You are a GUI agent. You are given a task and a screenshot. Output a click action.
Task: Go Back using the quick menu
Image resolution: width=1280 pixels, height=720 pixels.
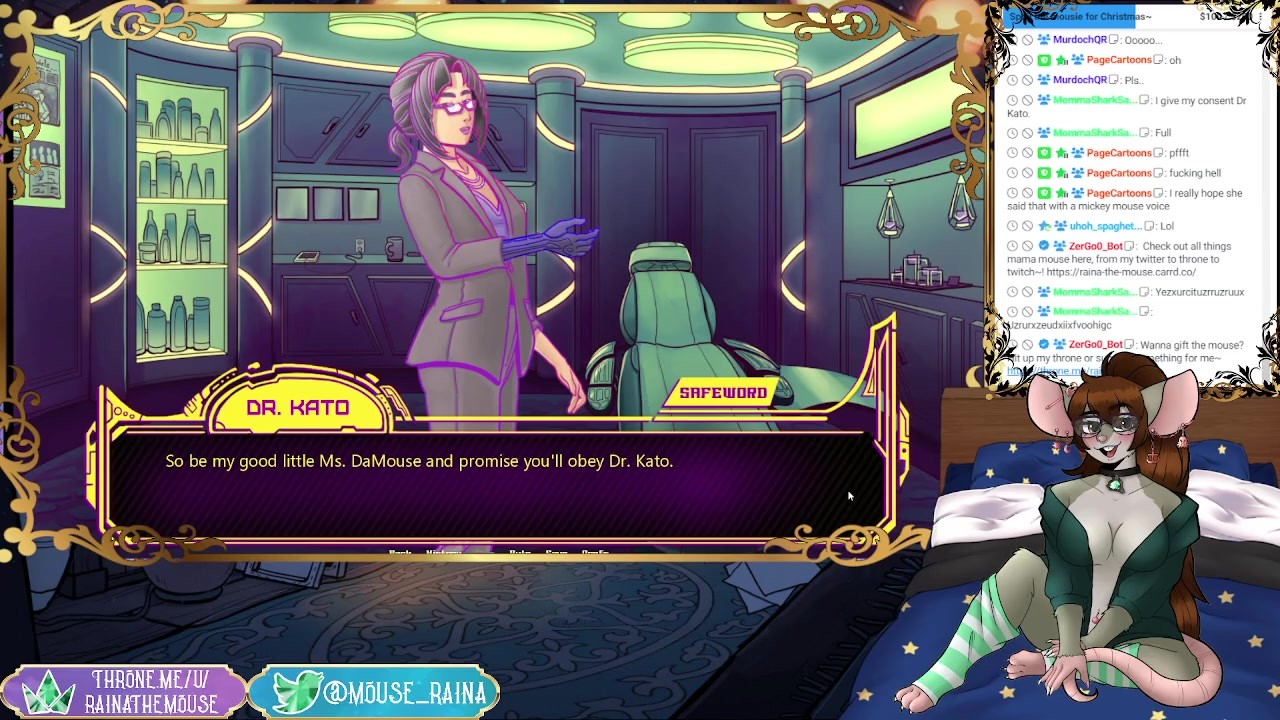(x=400, y=552)
